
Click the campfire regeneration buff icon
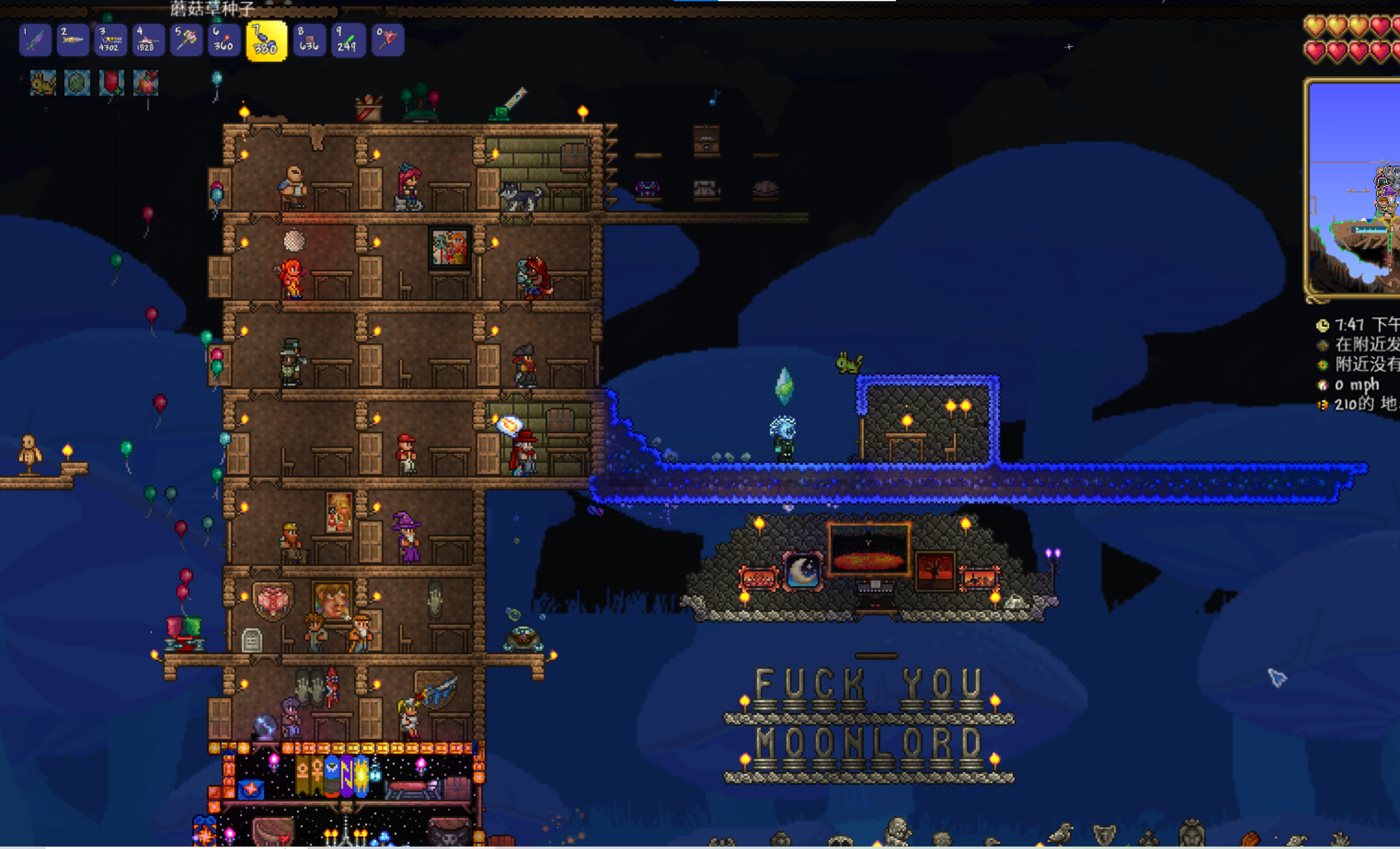[146, 83]
